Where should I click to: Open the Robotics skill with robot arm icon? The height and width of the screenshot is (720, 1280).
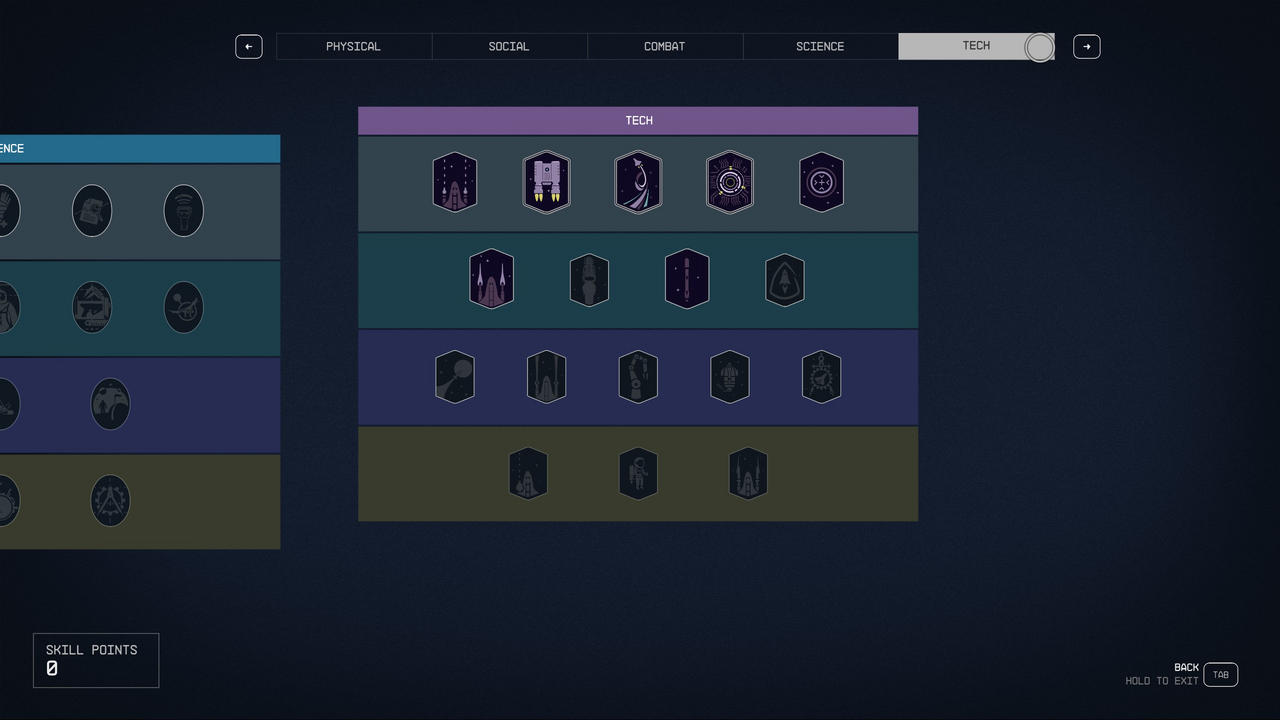[638, 377]
